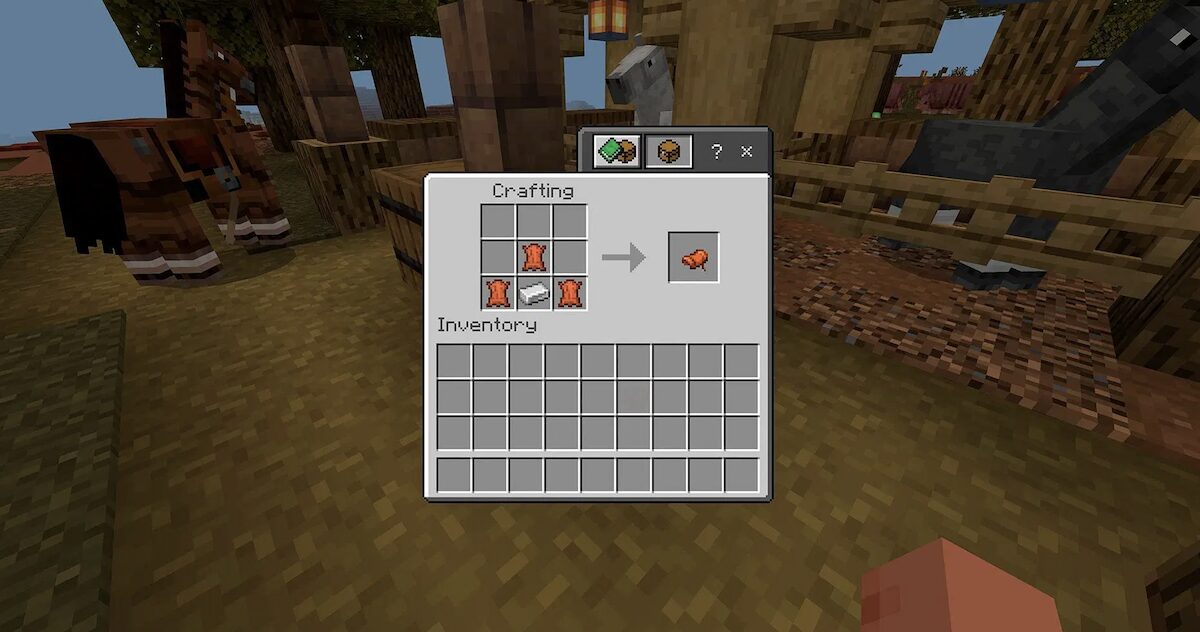
Task: Switch to the green recipe book tab
Action: [616, 151]
